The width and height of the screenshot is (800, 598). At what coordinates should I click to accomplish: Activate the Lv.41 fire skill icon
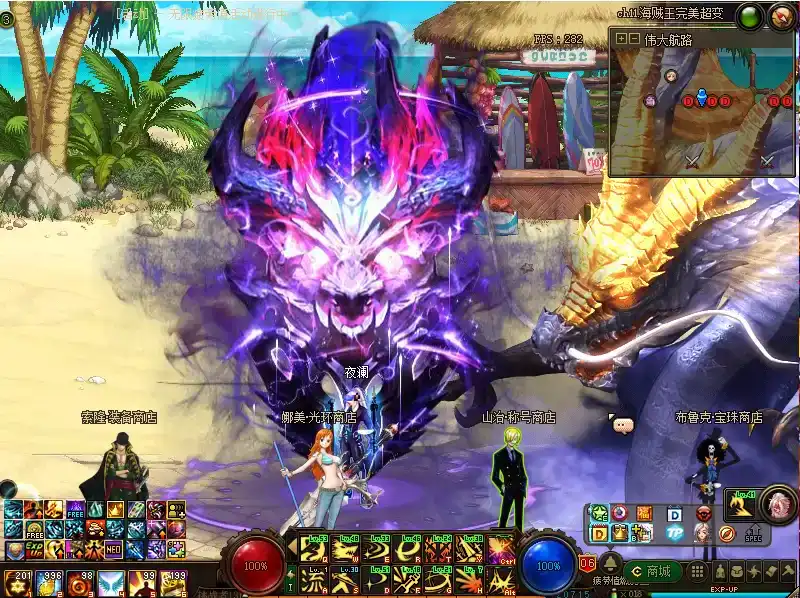742,506
